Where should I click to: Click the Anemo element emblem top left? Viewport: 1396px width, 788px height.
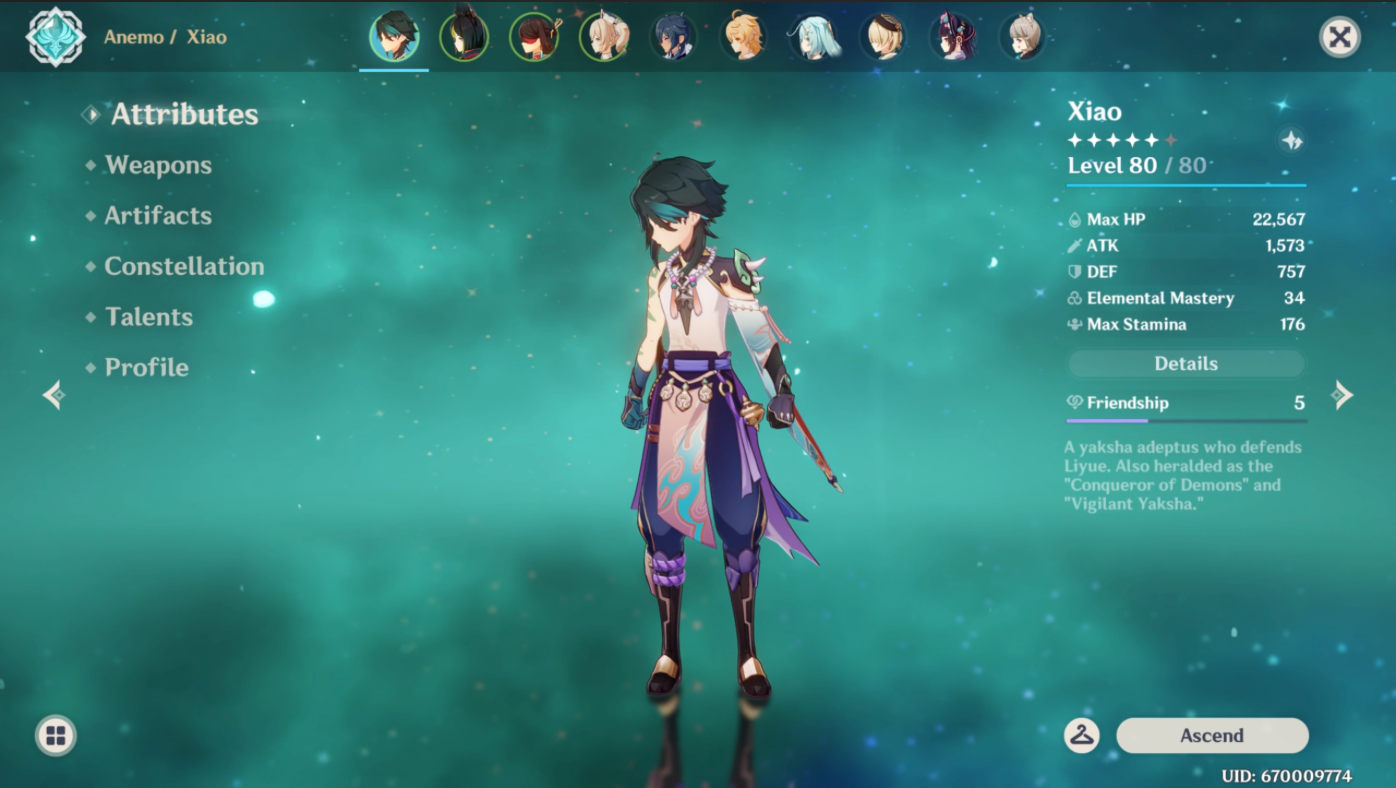pyautogui.click(x=54, y=36)
